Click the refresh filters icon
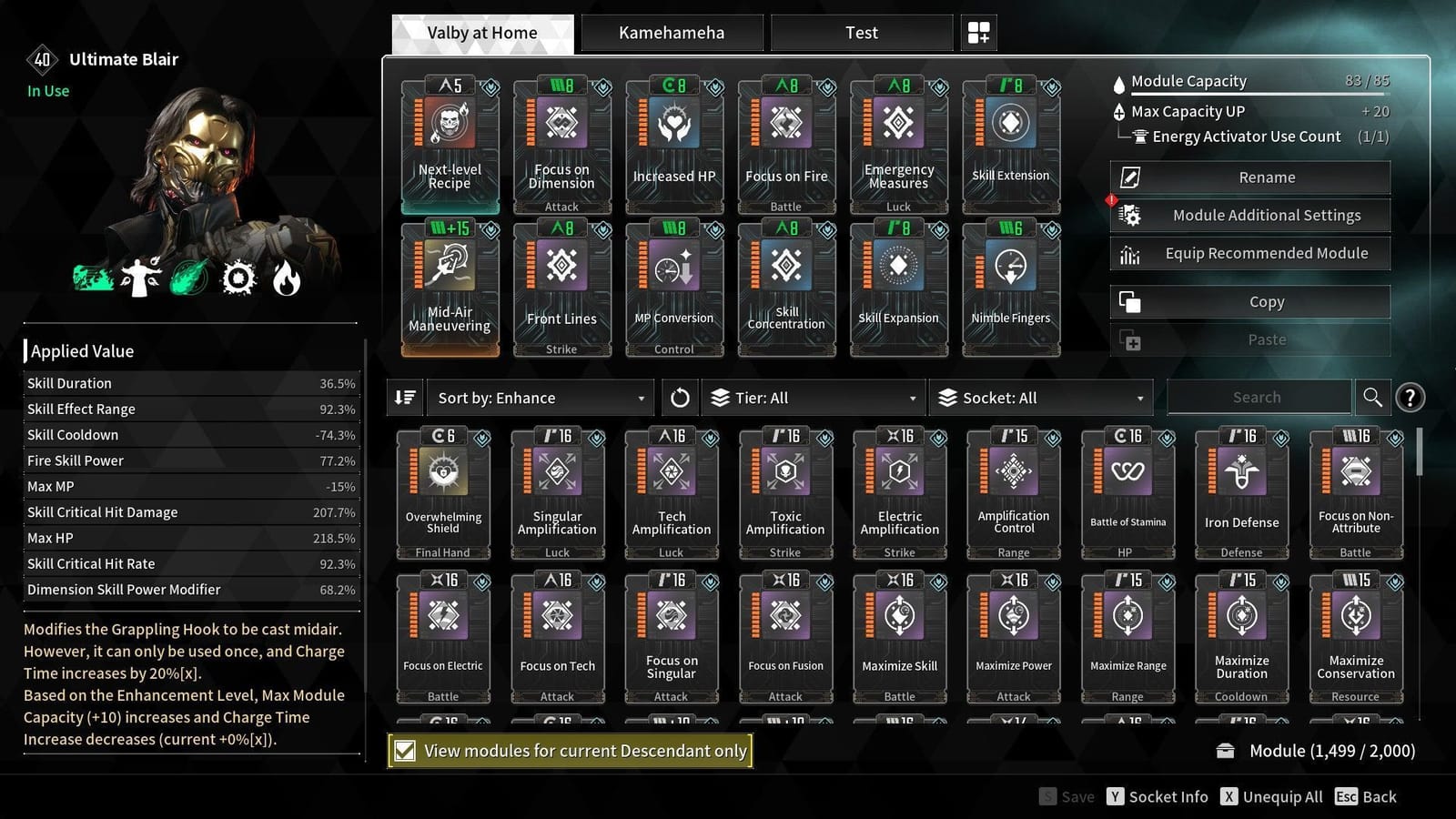The height and width of the screenshot is (819, 1456). (679, 397)
